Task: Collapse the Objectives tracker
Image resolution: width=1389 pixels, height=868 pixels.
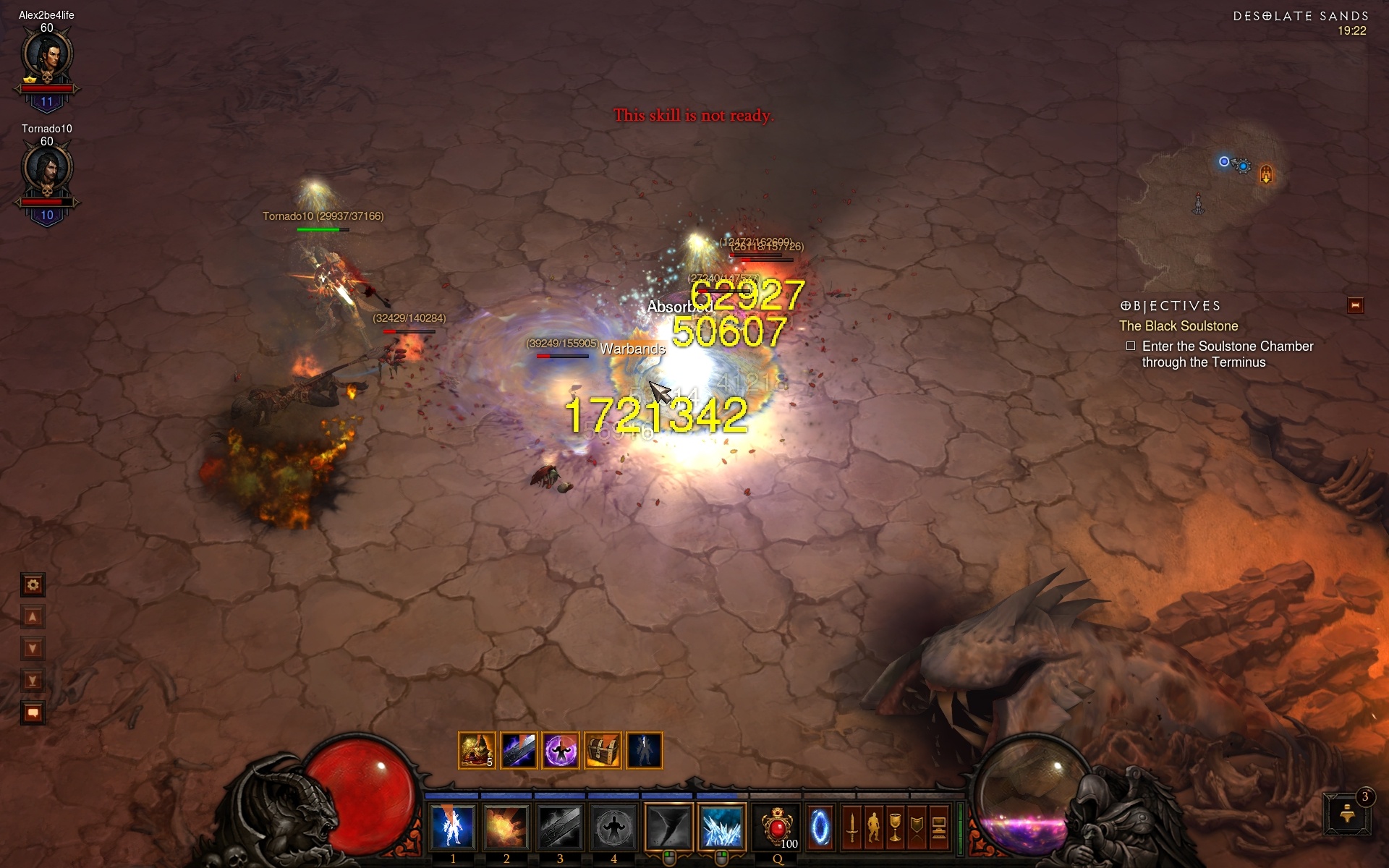Action: pyautogui.click(x=1355, y=306)
